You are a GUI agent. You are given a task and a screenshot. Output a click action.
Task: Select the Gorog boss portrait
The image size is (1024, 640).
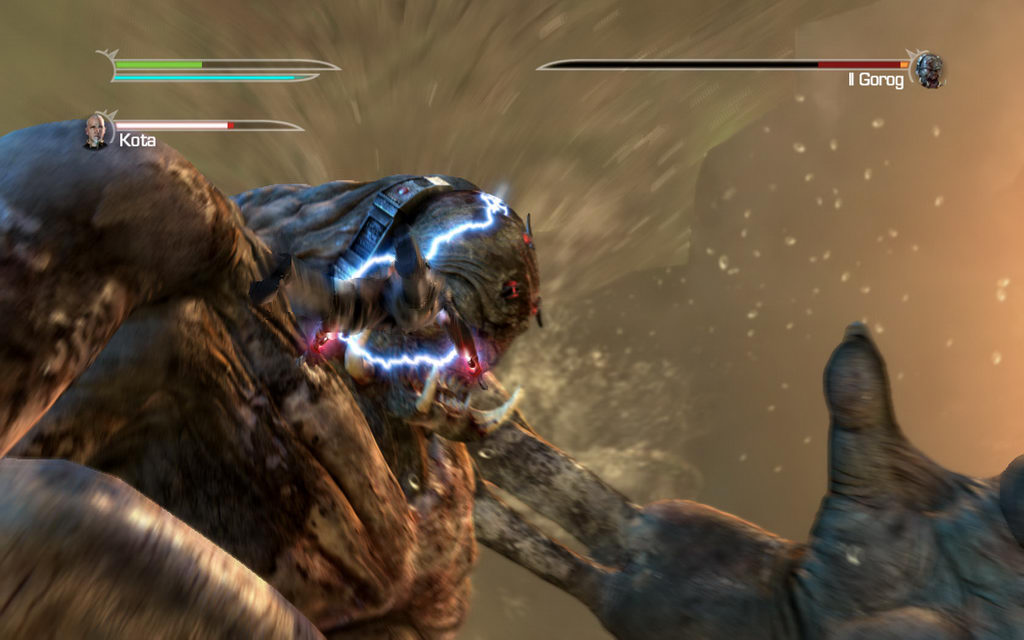(929, 70)
